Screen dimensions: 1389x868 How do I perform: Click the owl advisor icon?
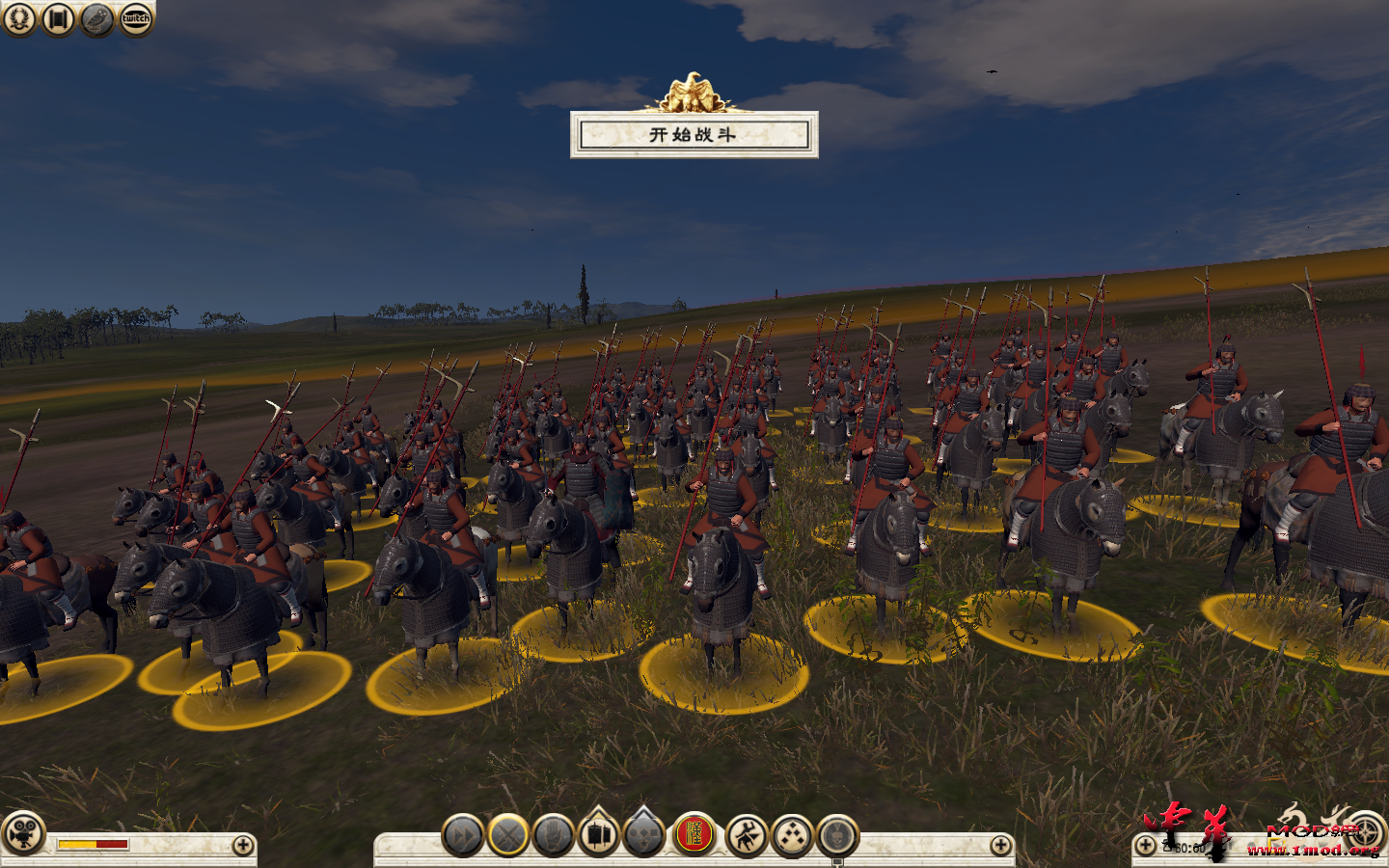[x=95, y=16]
